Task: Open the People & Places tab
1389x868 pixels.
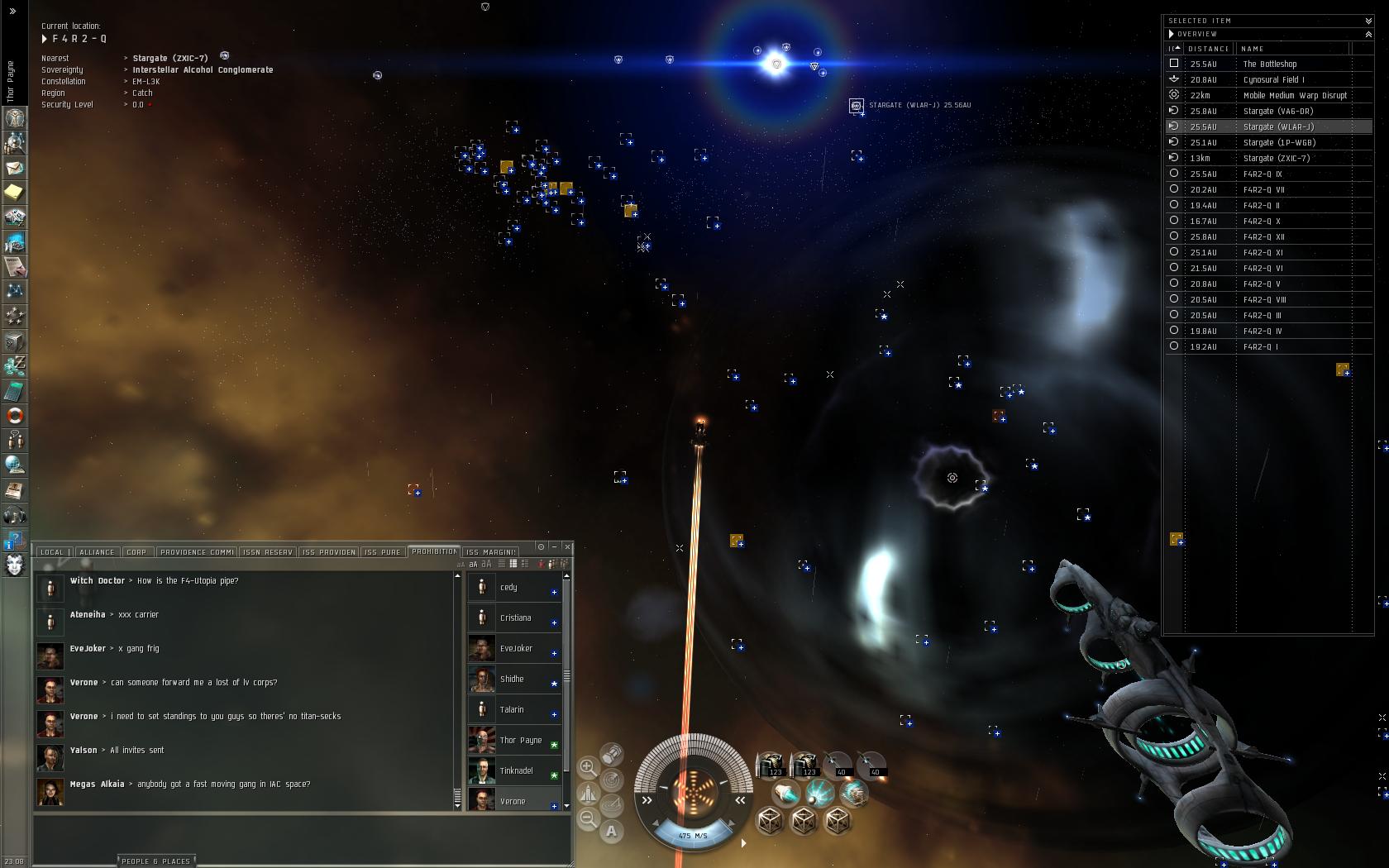Action: pyautogui.click(x=156, y=861)
